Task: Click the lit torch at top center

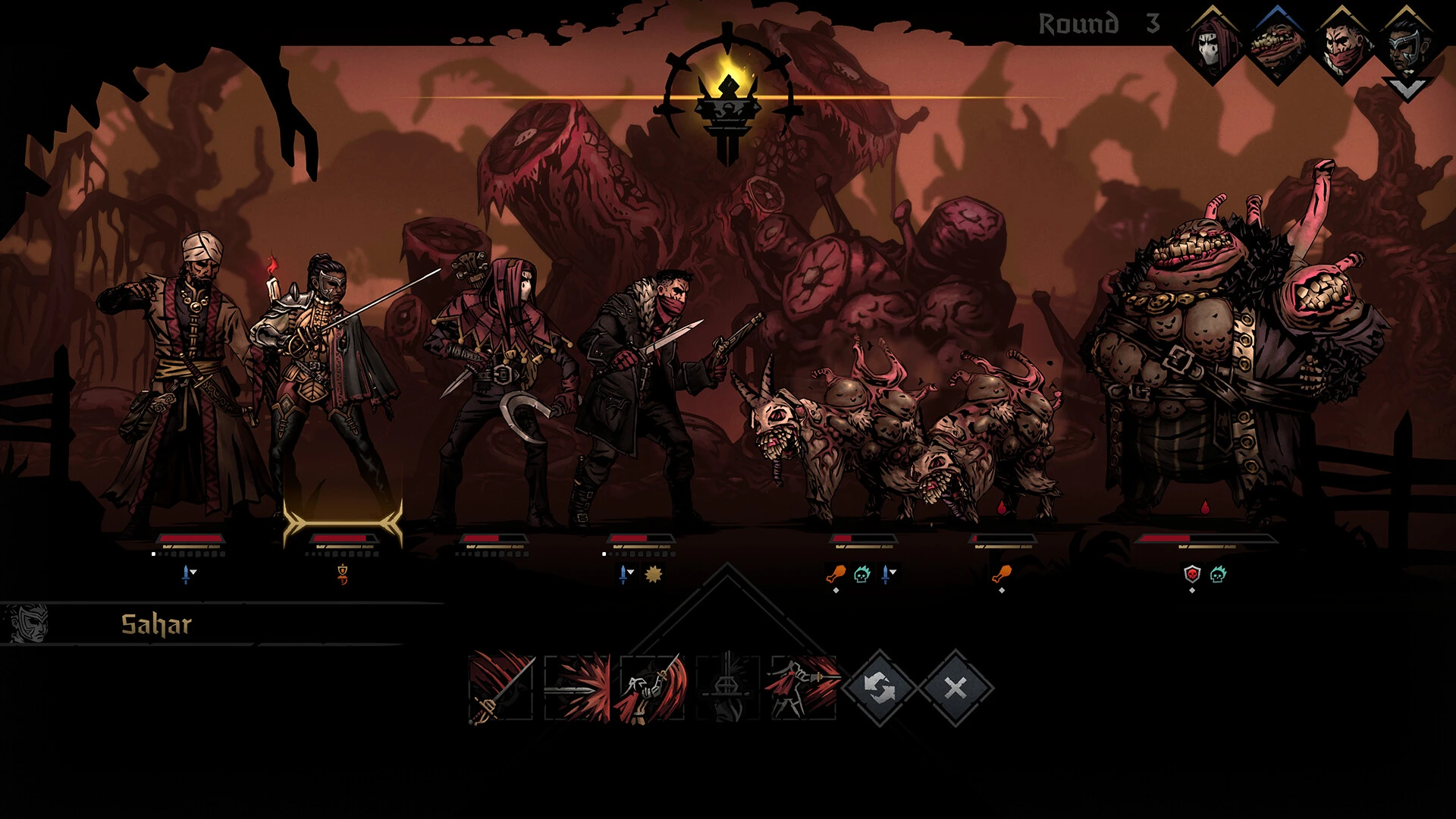Action: point(728,99)
